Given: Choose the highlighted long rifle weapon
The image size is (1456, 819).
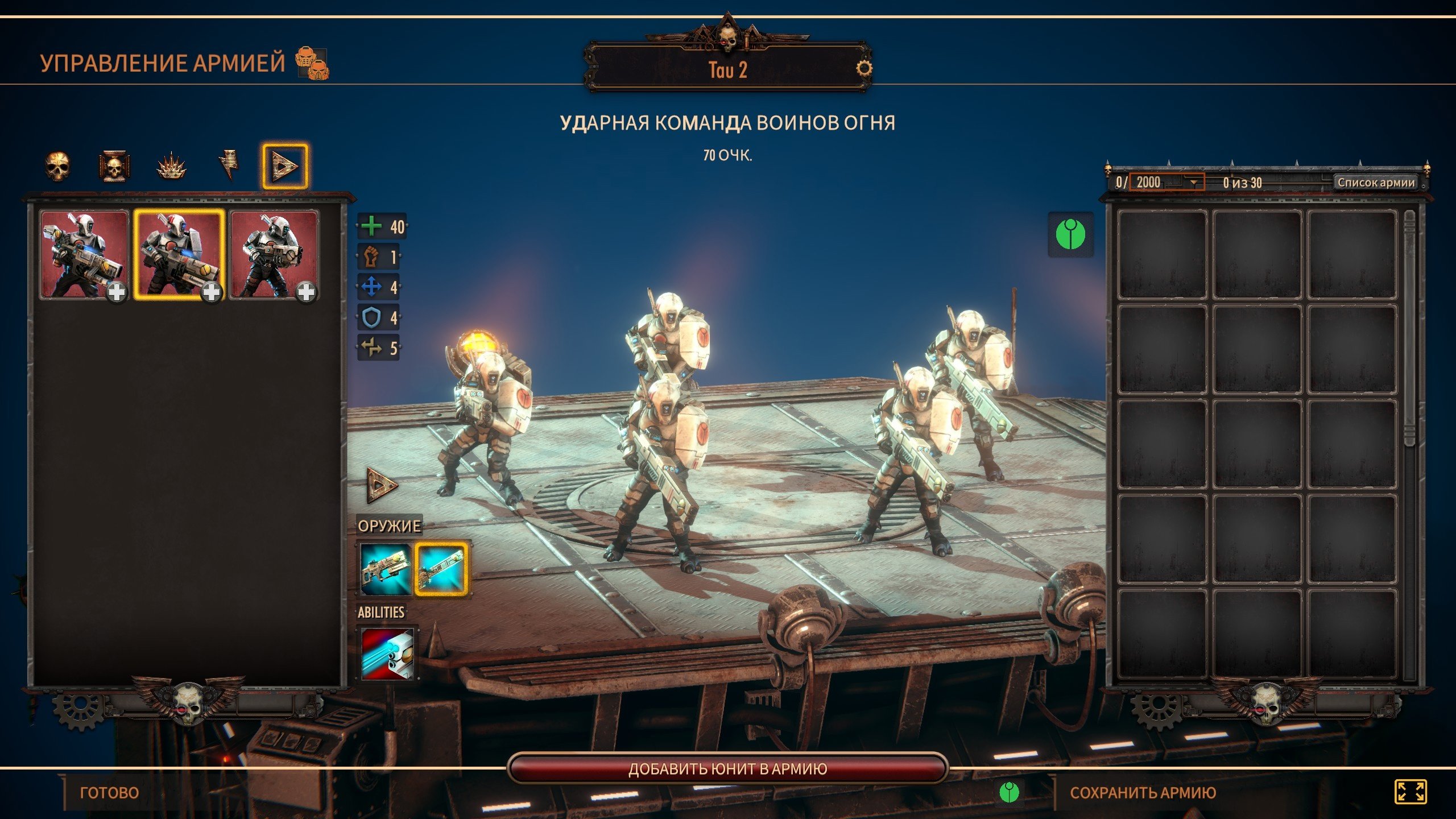Looking at the screenshot, I should pyautogui.click(x=441, y=569).
